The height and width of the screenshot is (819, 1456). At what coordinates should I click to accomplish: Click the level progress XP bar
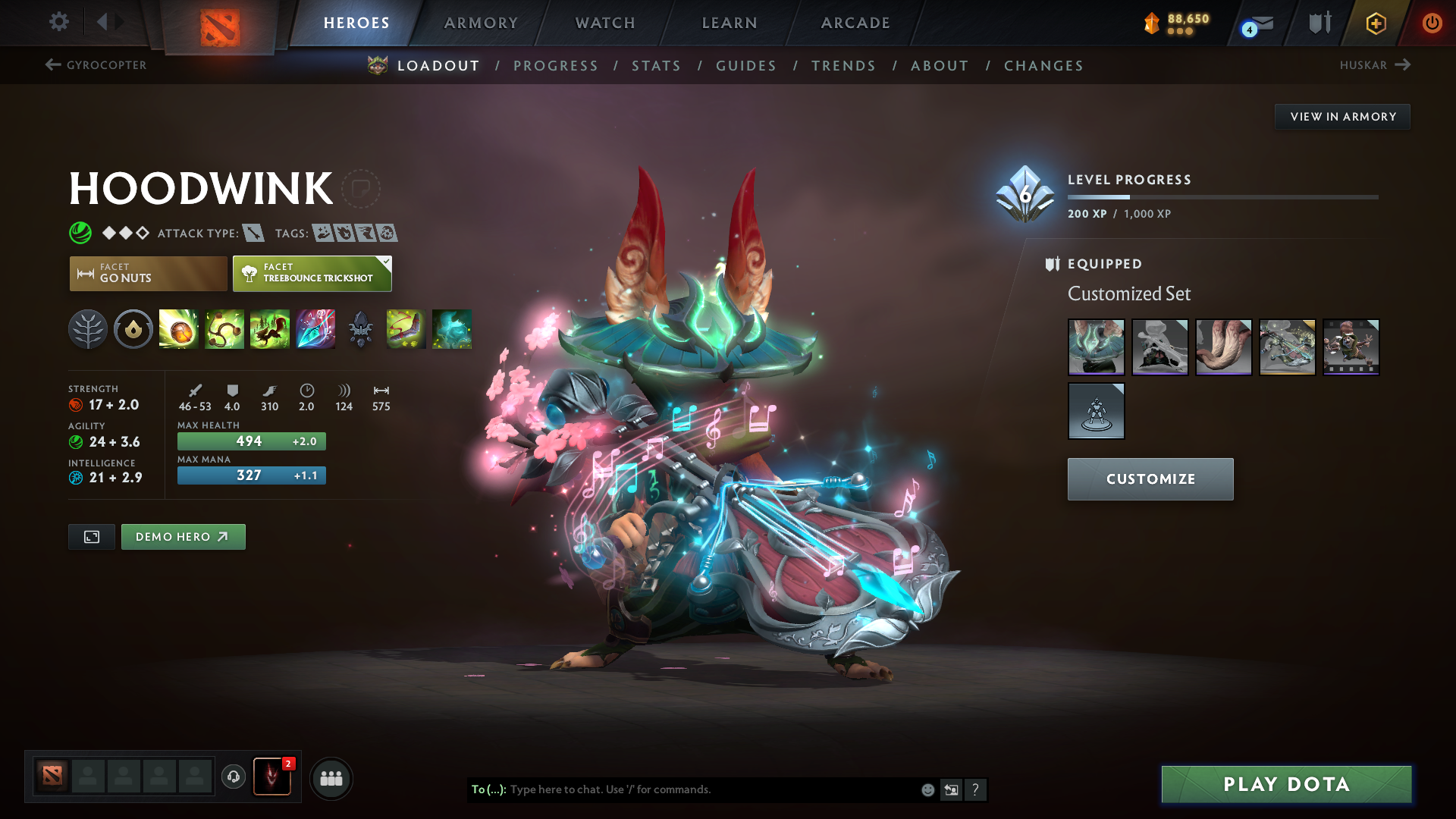(1224, 196)
